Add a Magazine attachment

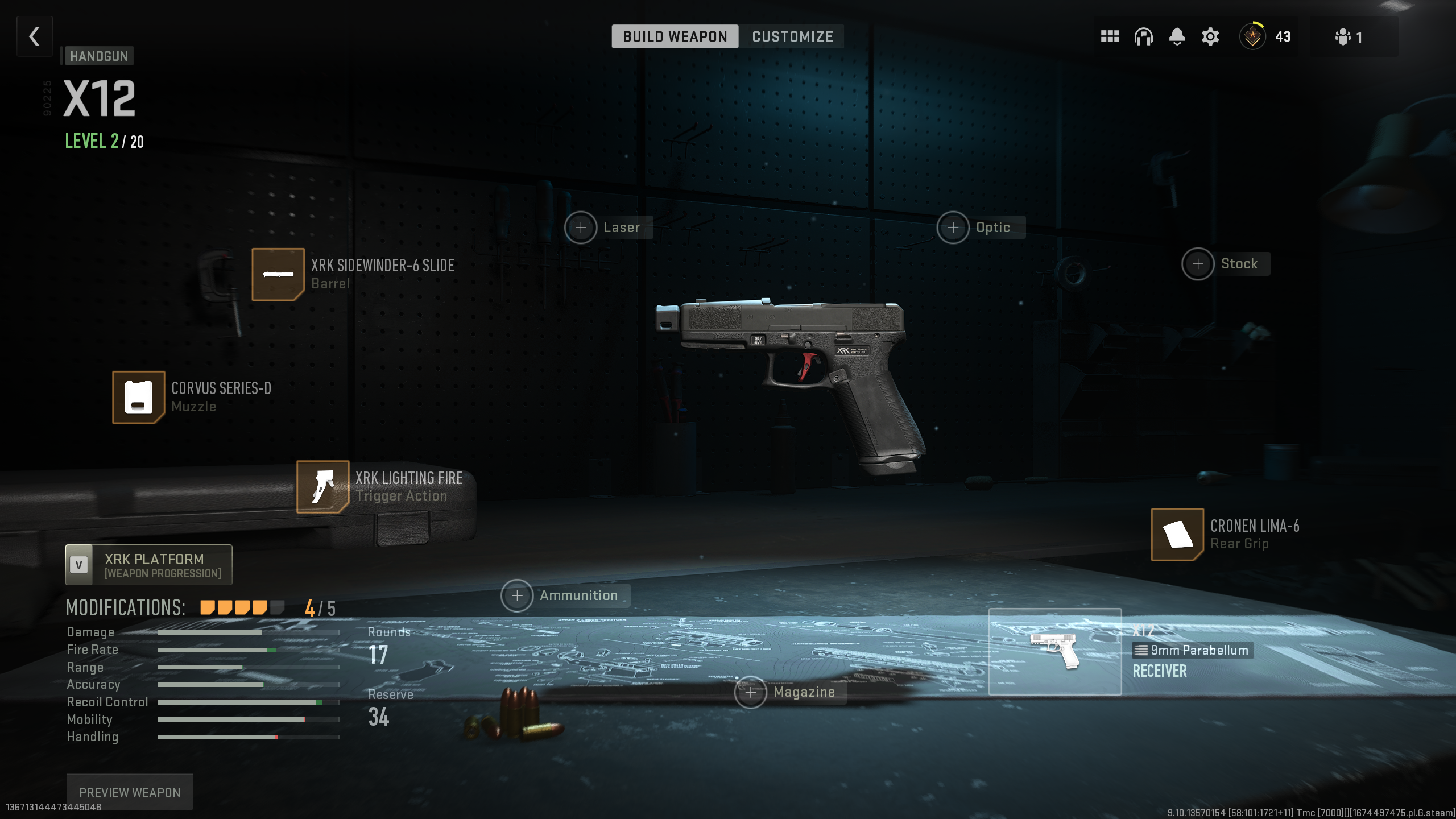(x=751, y=693)
